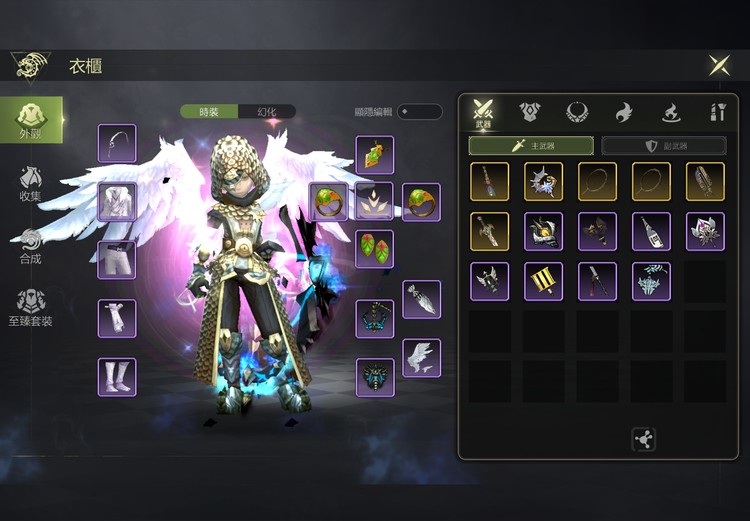Image resolution: width=750 pixels, height=521 pixels.
Task: Choose the yellow banner weapon skin
Action: 543,282
